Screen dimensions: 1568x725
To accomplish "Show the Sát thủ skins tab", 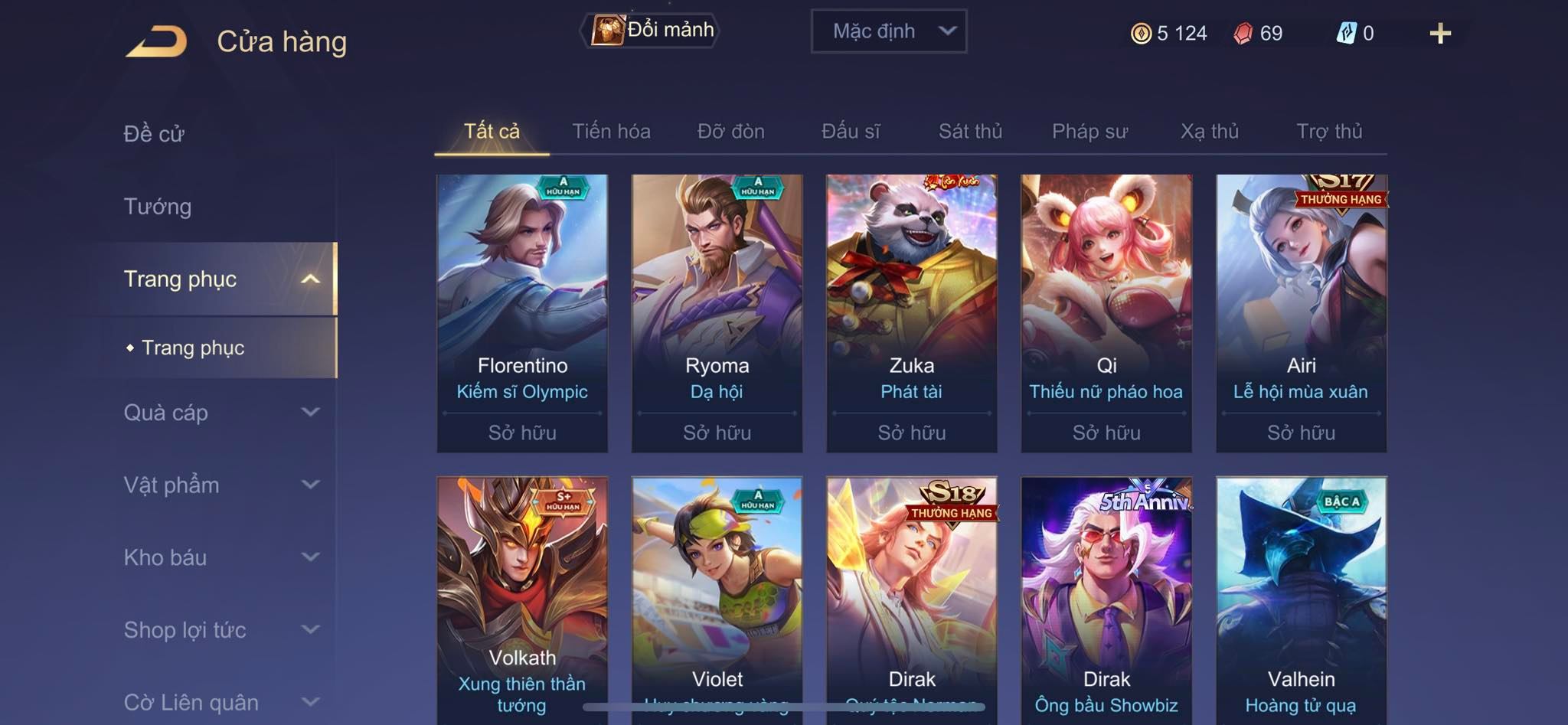I will 970,132.
